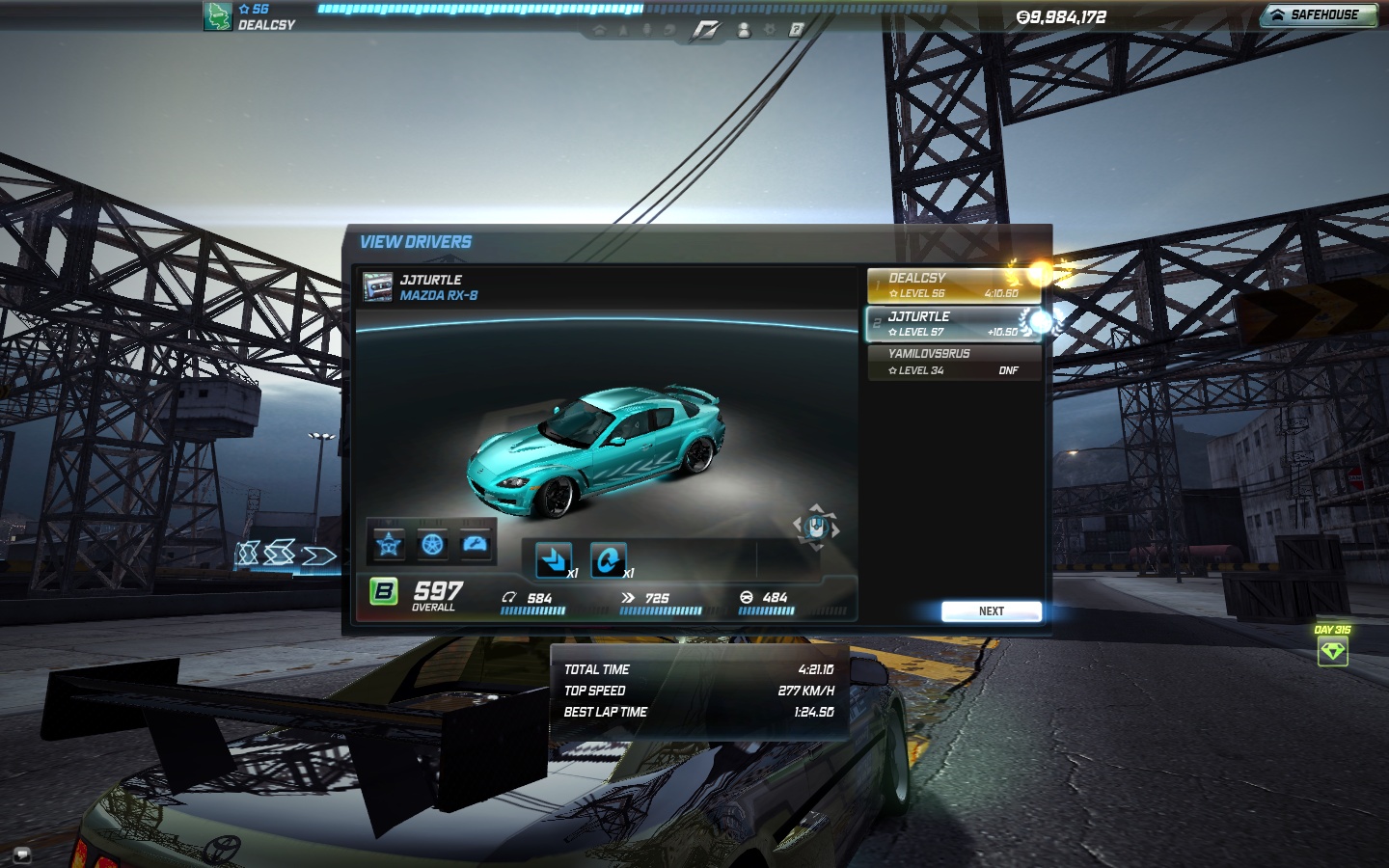
Task: Open the friends list icon
Action: coord(744,30)
